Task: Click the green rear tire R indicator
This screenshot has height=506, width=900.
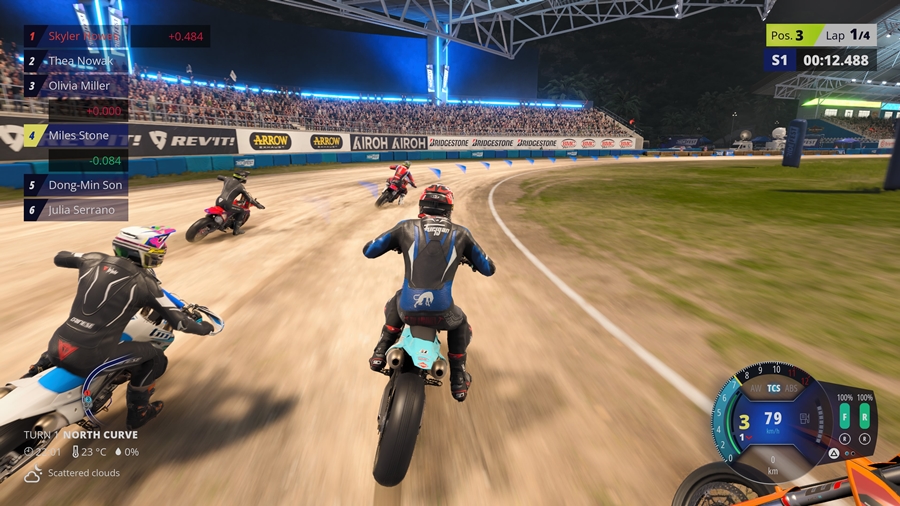Action: pyautogui.click(x=865, y=415)
